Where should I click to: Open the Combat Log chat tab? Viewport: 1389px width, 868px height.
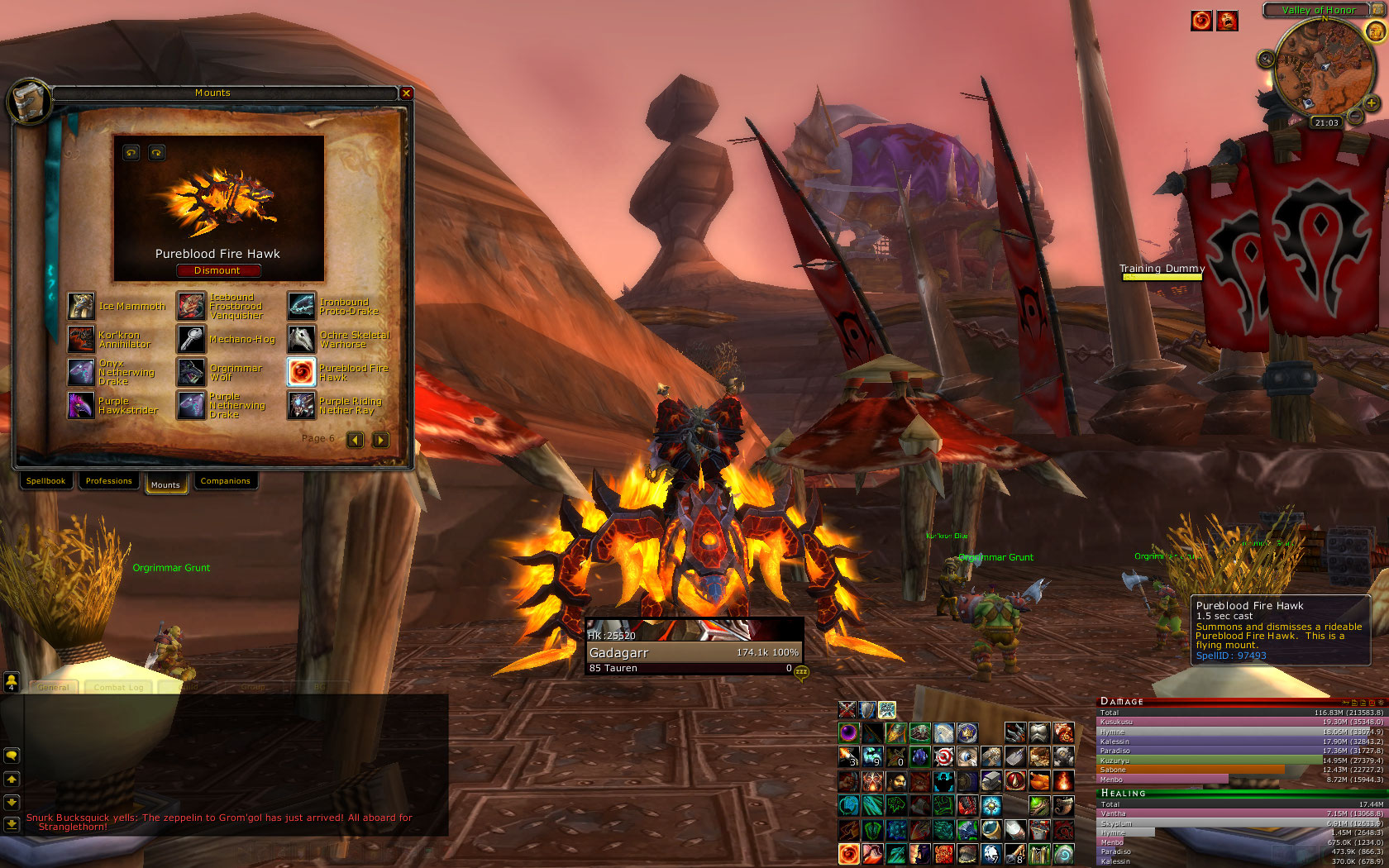118,687
